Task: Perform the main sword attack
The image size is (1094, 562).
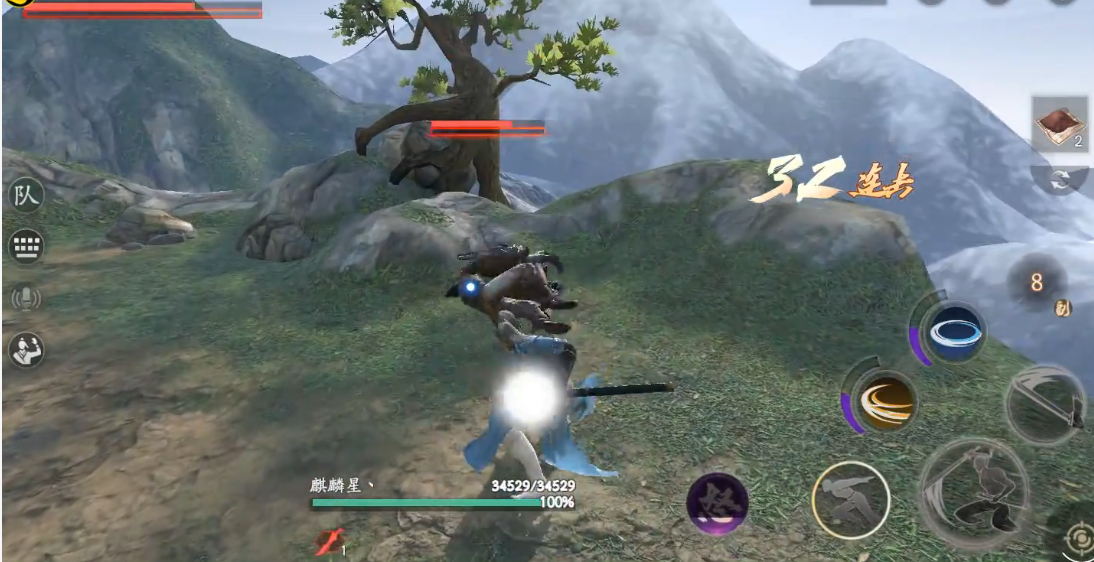Action: [974, 493]
